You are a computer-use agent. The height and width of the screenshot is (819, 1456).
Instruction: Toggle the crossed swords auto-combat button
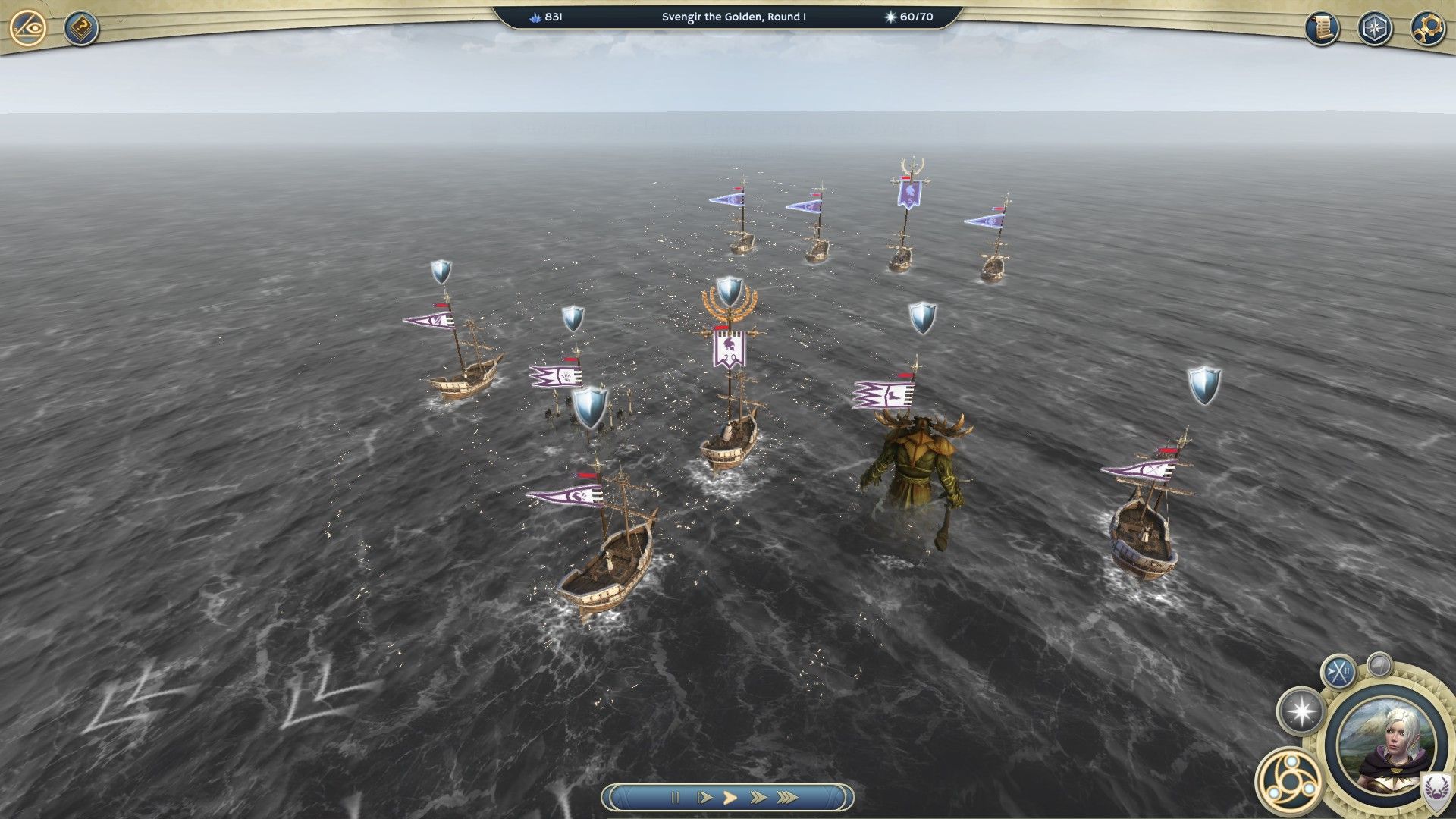pyautogui.click(x=1338, y=671)
